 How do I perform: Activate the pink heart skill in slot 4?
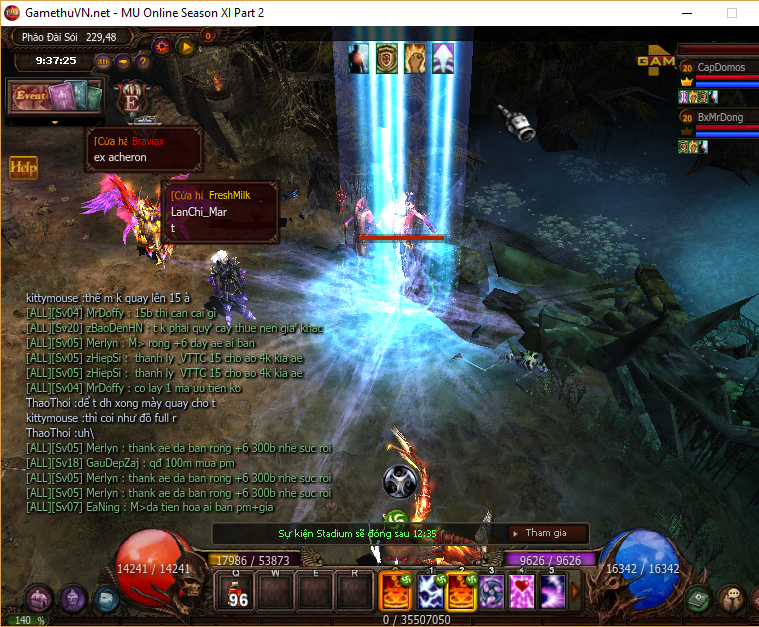(522, 592)
